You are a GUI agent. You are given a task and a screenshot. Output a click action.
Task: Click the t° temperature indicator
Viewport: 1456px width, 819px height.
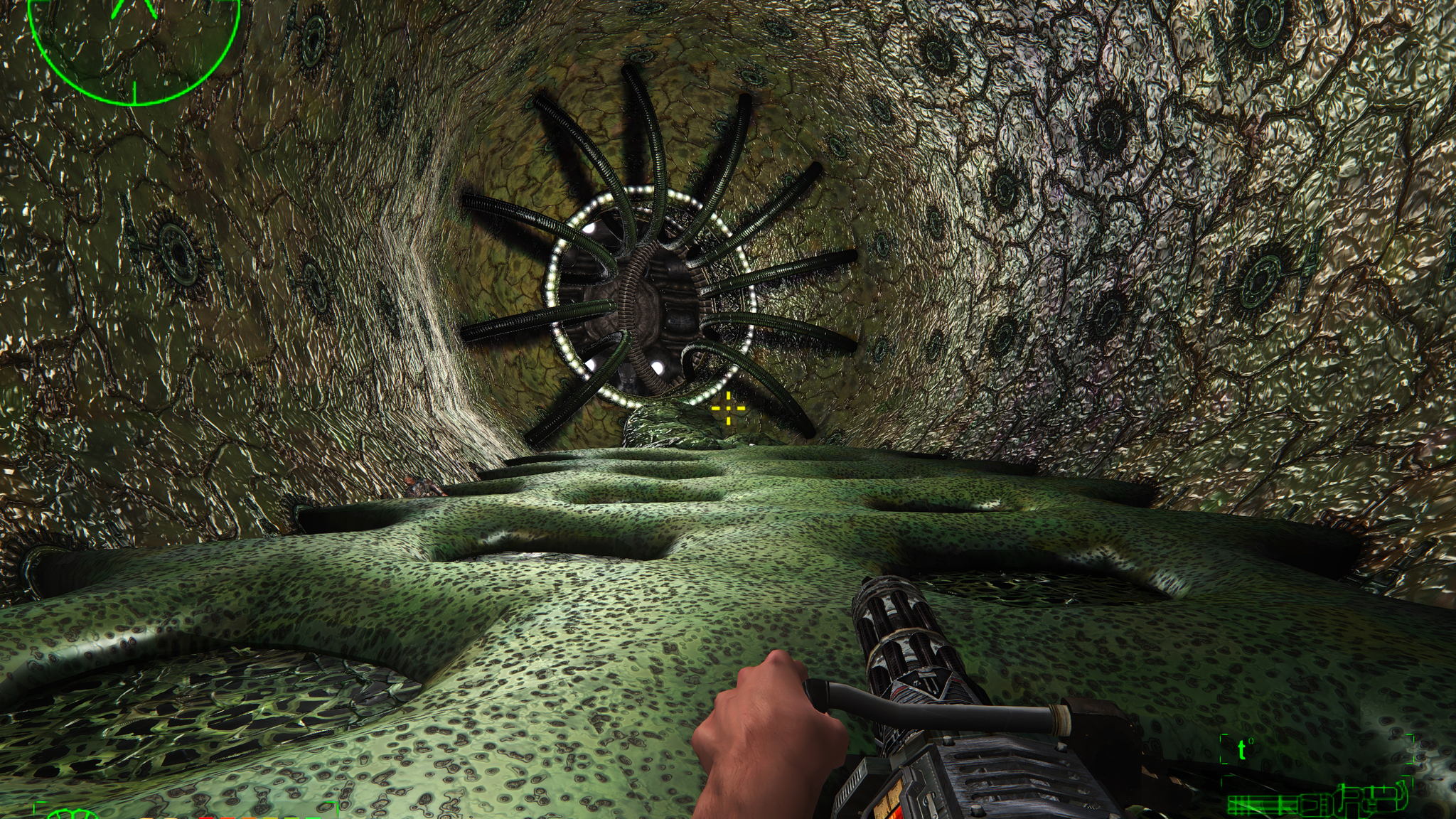(1244, 749)
